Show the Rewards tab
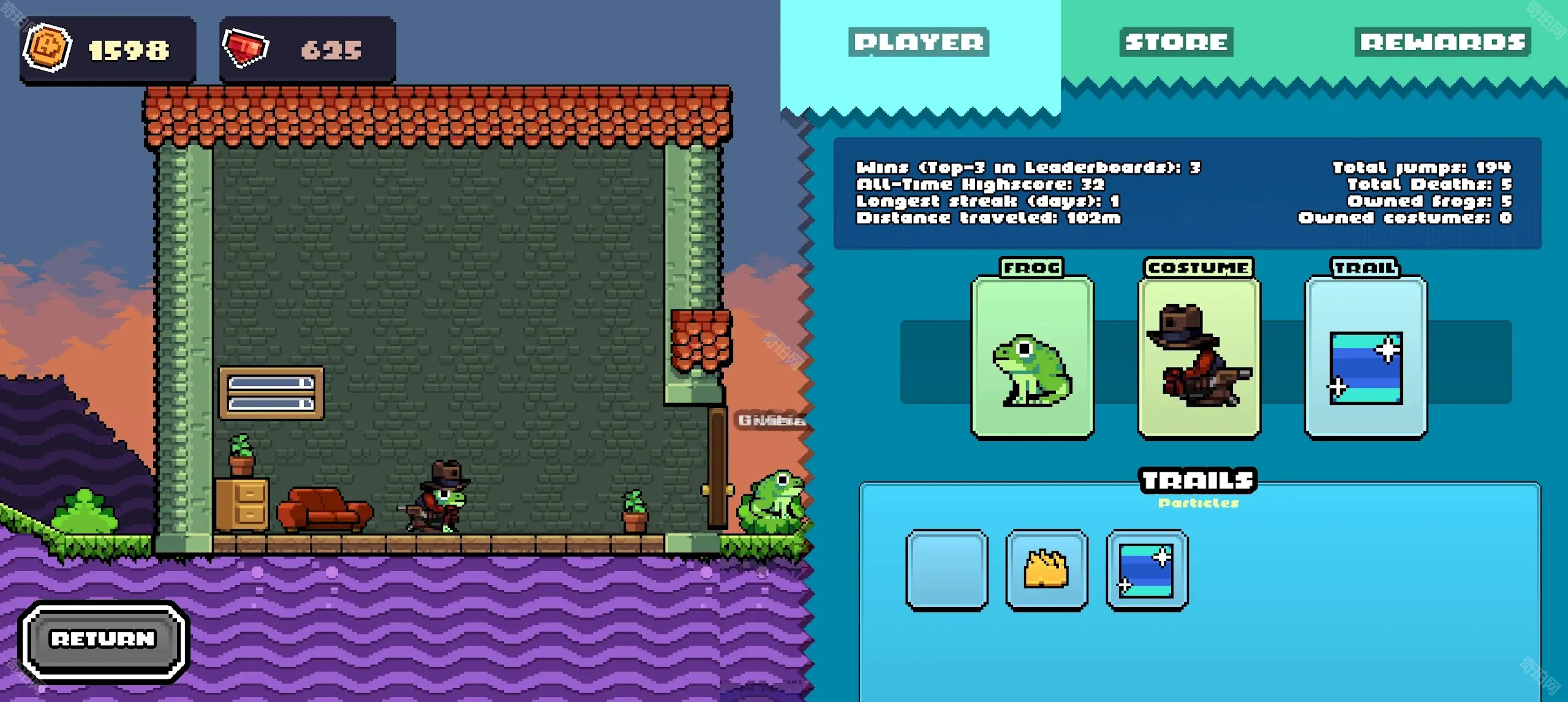Viewport: 1568px width, 702px height. [x=1442, y=42]
